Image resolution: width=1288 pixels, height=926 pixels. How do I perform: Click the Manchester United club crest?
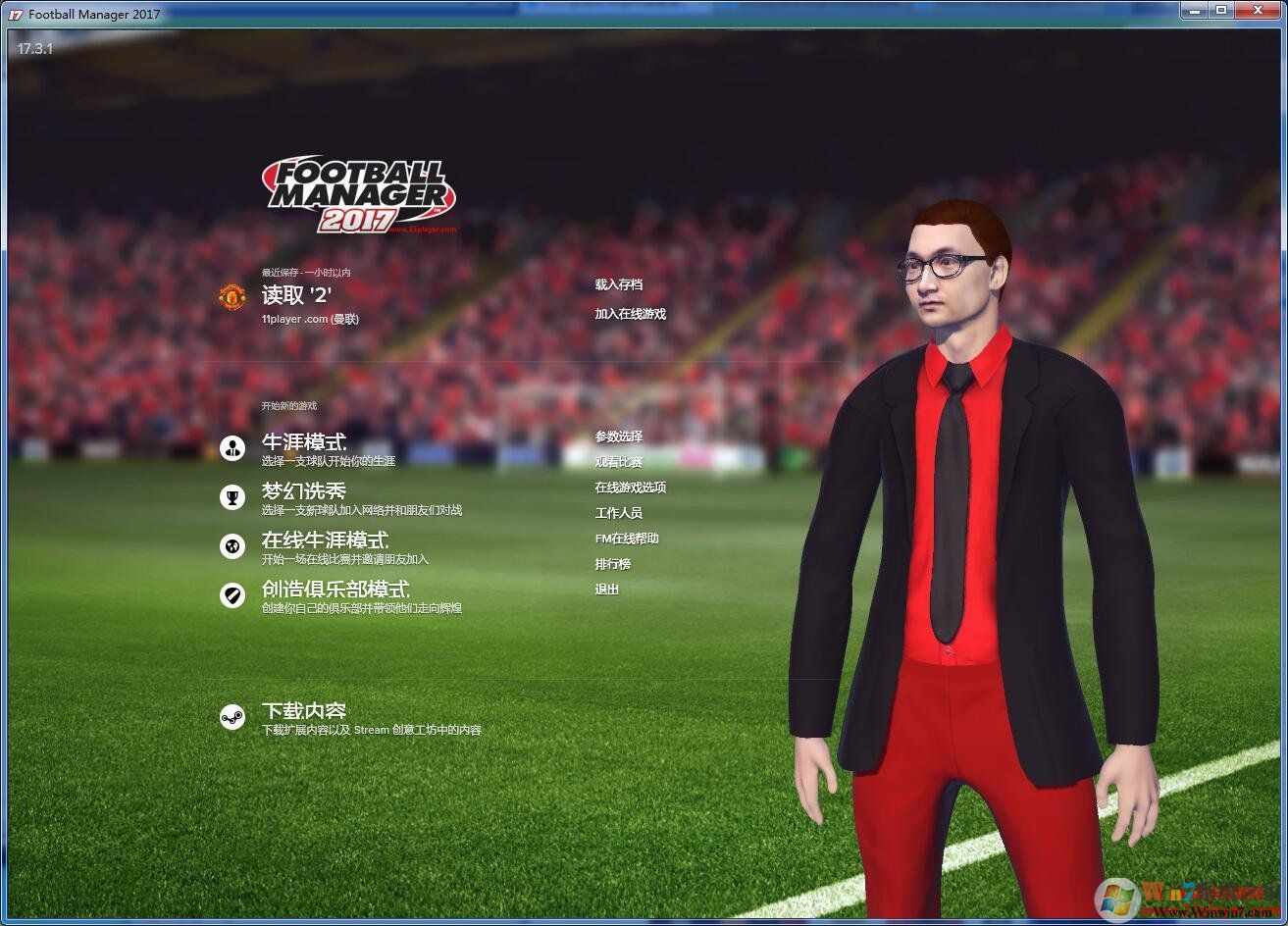coord(232,295)
